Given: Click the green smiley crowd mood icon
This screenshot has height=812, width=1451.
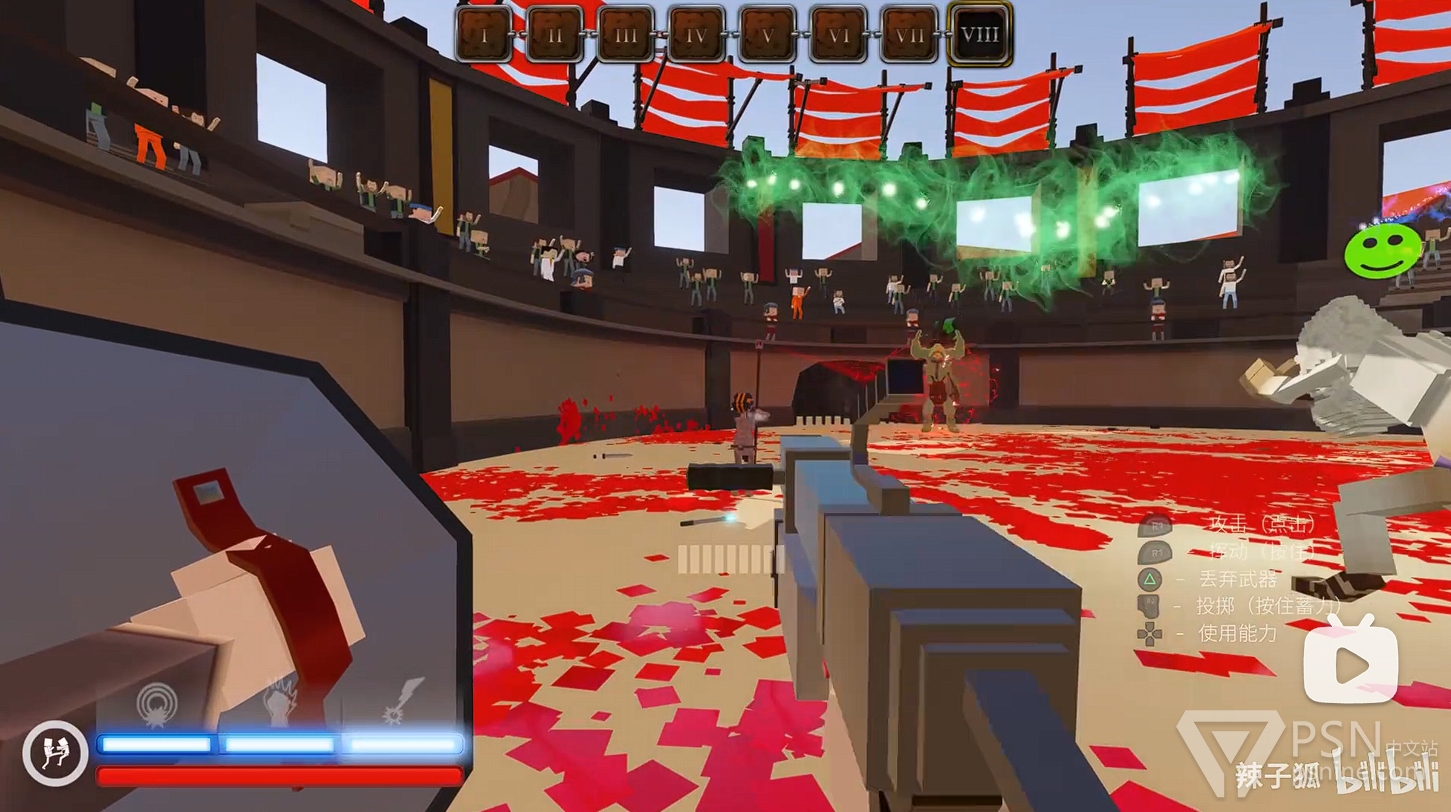Looking at the screenshot, I should pyautogui.click(x=1382, y=250).
